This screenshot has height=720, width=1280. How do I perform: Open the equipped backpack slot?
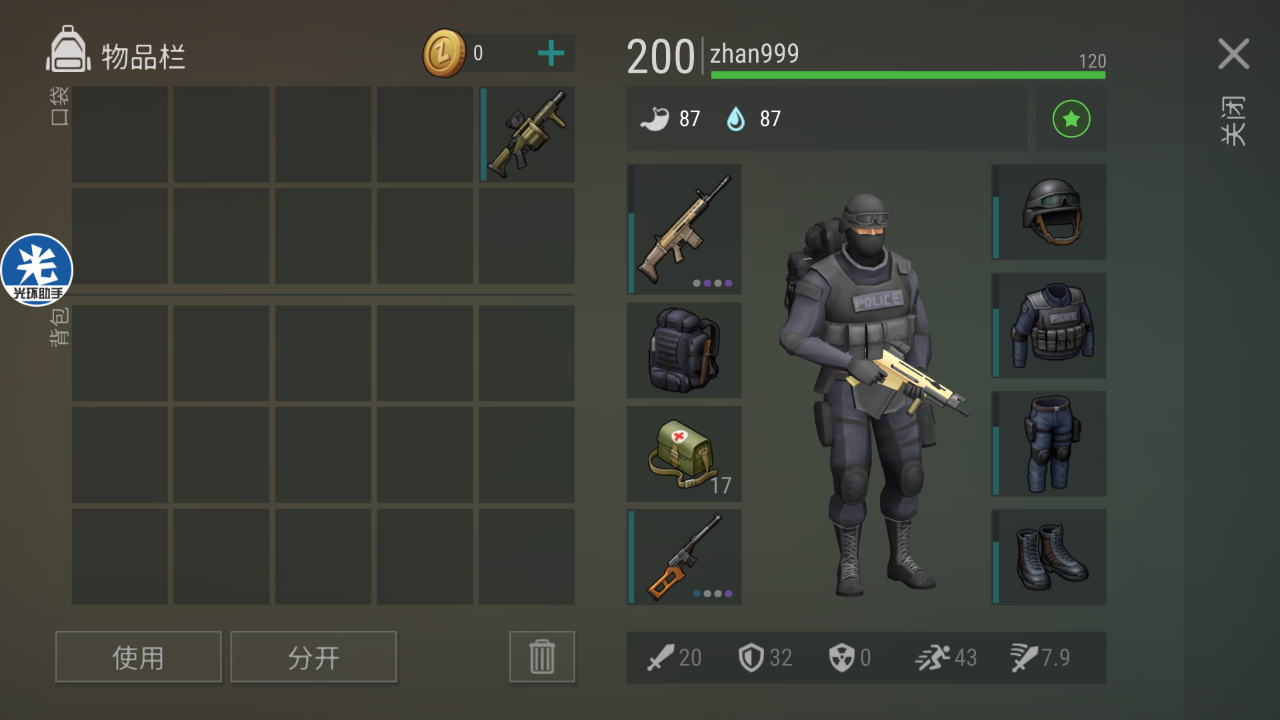[x=685, y=350]
